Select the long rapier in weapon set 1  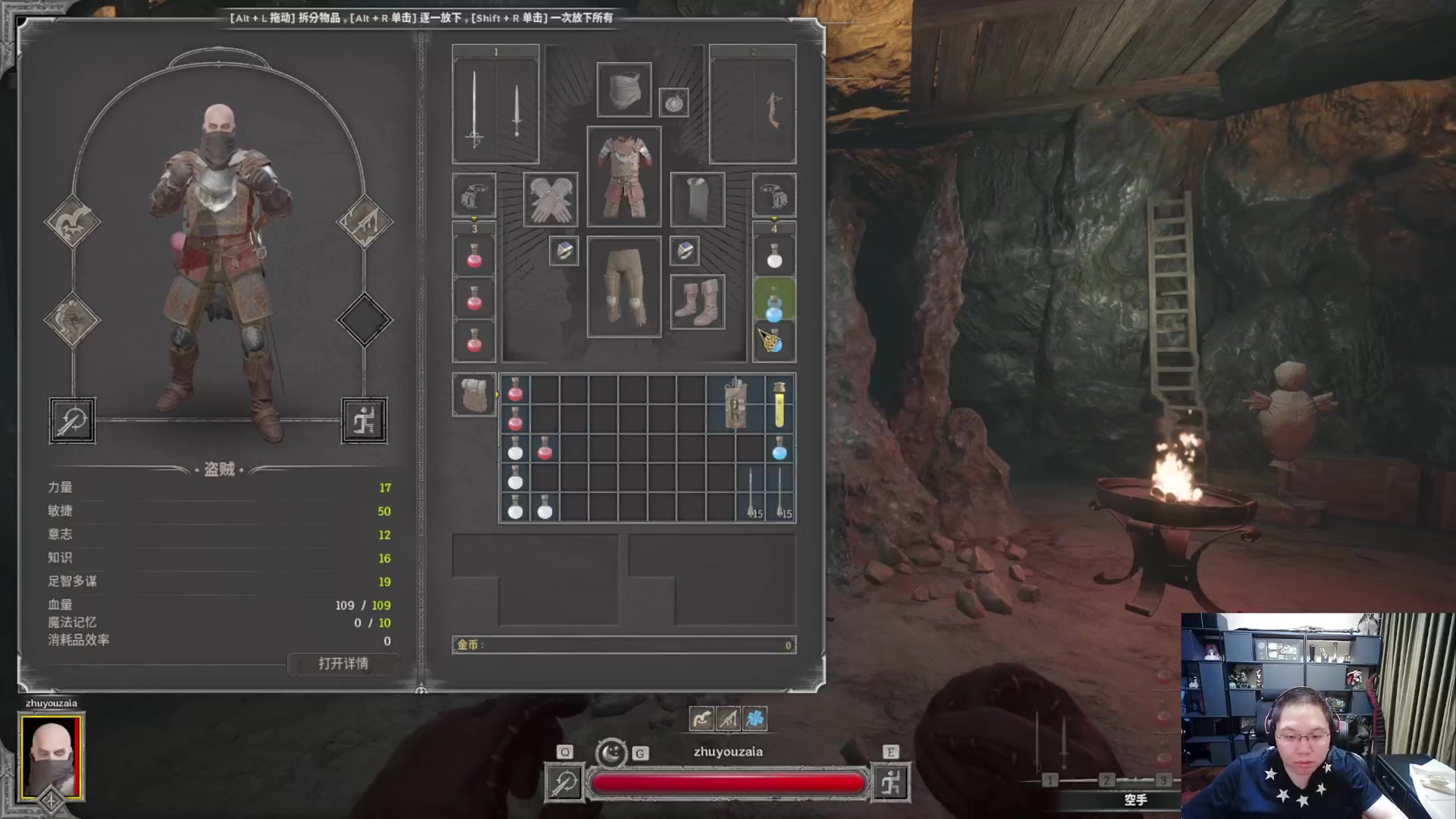pyautogui.click(x=475, y=106)
